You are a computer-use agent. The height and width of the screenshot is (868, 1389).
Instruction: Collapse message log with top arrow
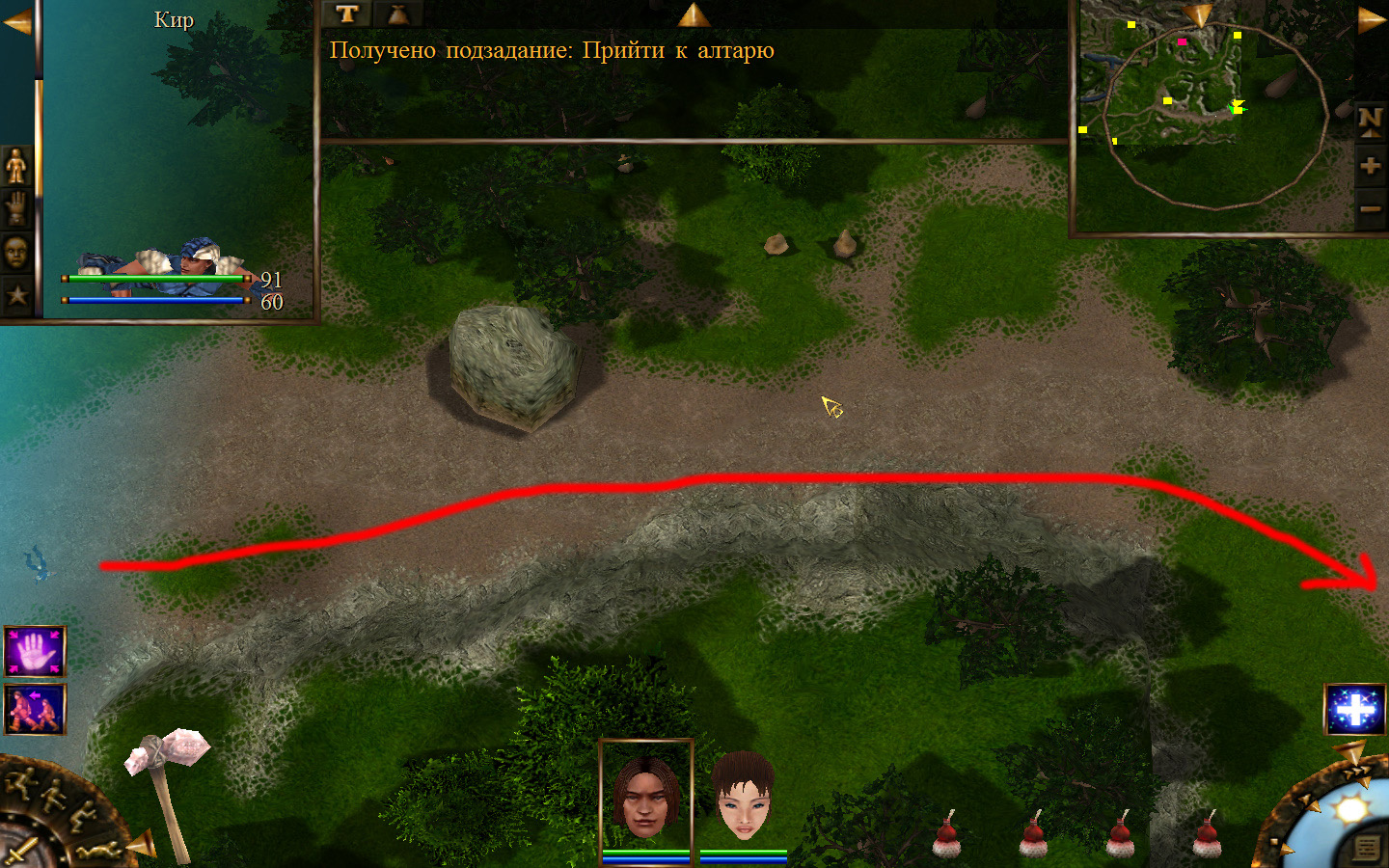click(694, 14)
